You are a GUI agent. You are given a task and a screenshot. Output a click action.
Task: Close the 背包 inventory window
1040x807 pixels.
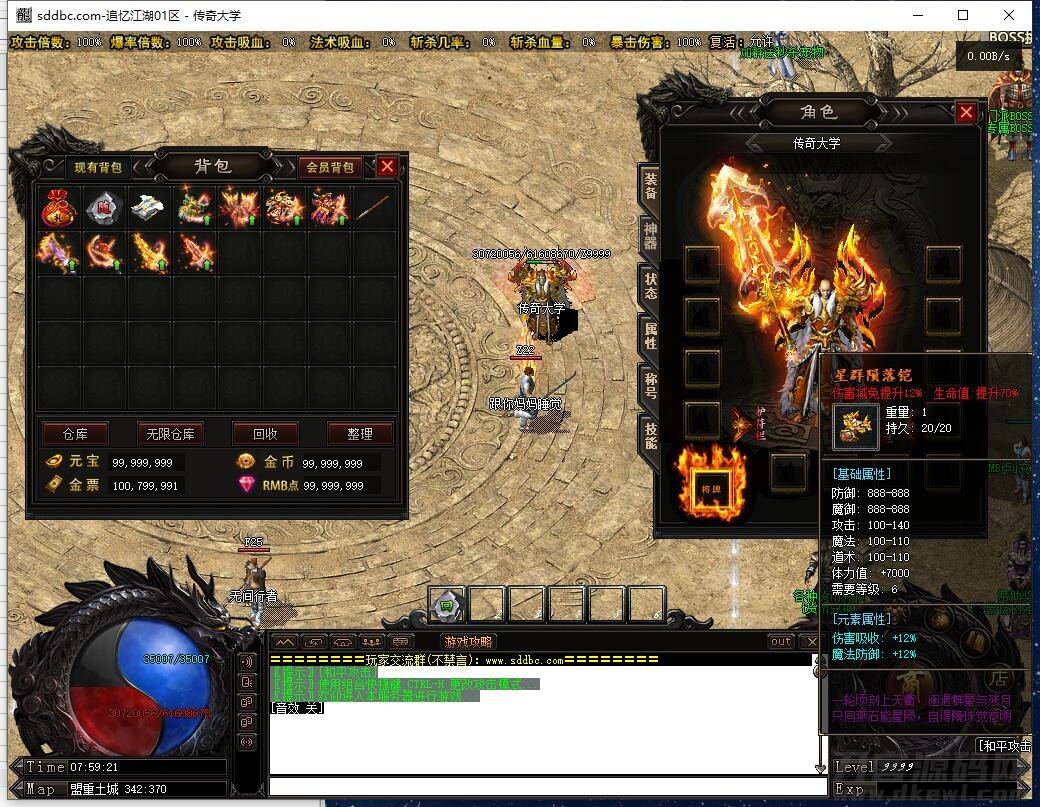click(387, 167)
